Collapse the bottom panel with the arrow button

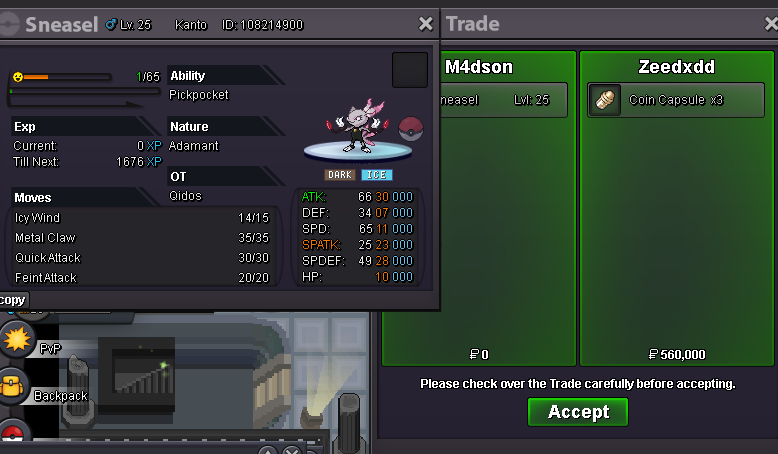(x=268, y=452)
